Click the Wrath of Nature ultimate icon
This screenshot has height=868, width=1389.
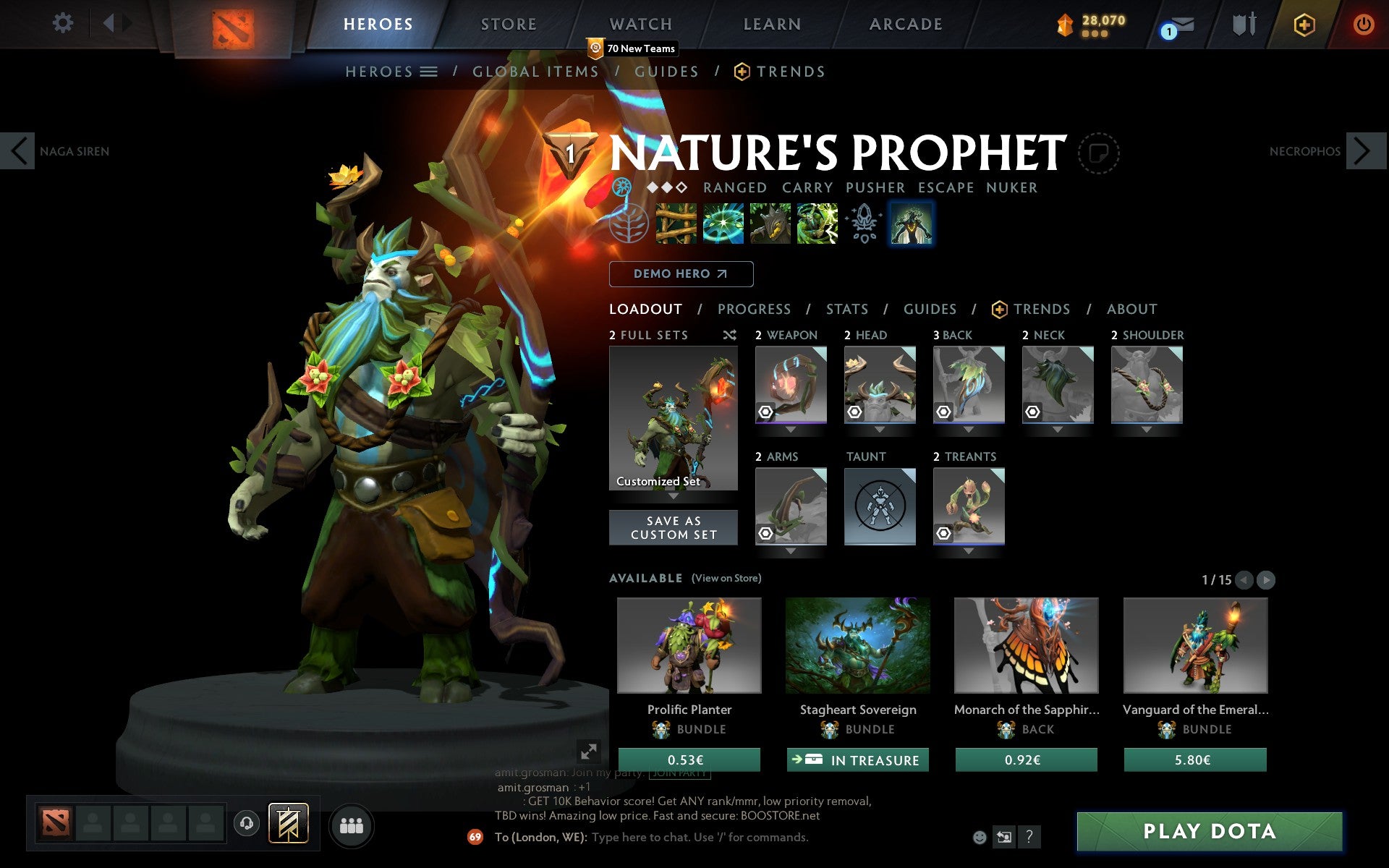(x=817, y=223)
